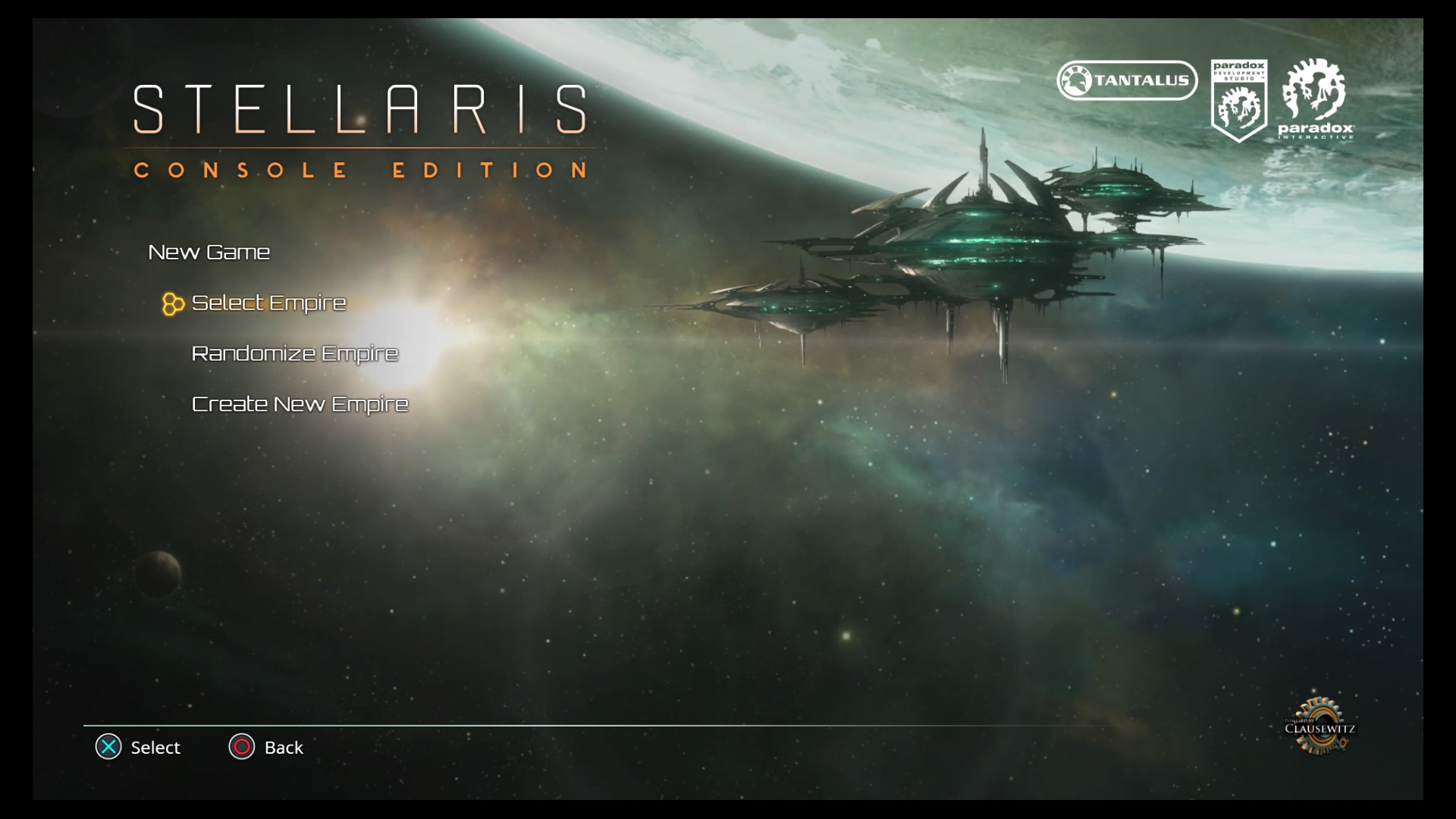1456x819 pixels.
Task: Click the highlighted Select Empire entry
Action: pyautogui.click(x=268, y=303)
